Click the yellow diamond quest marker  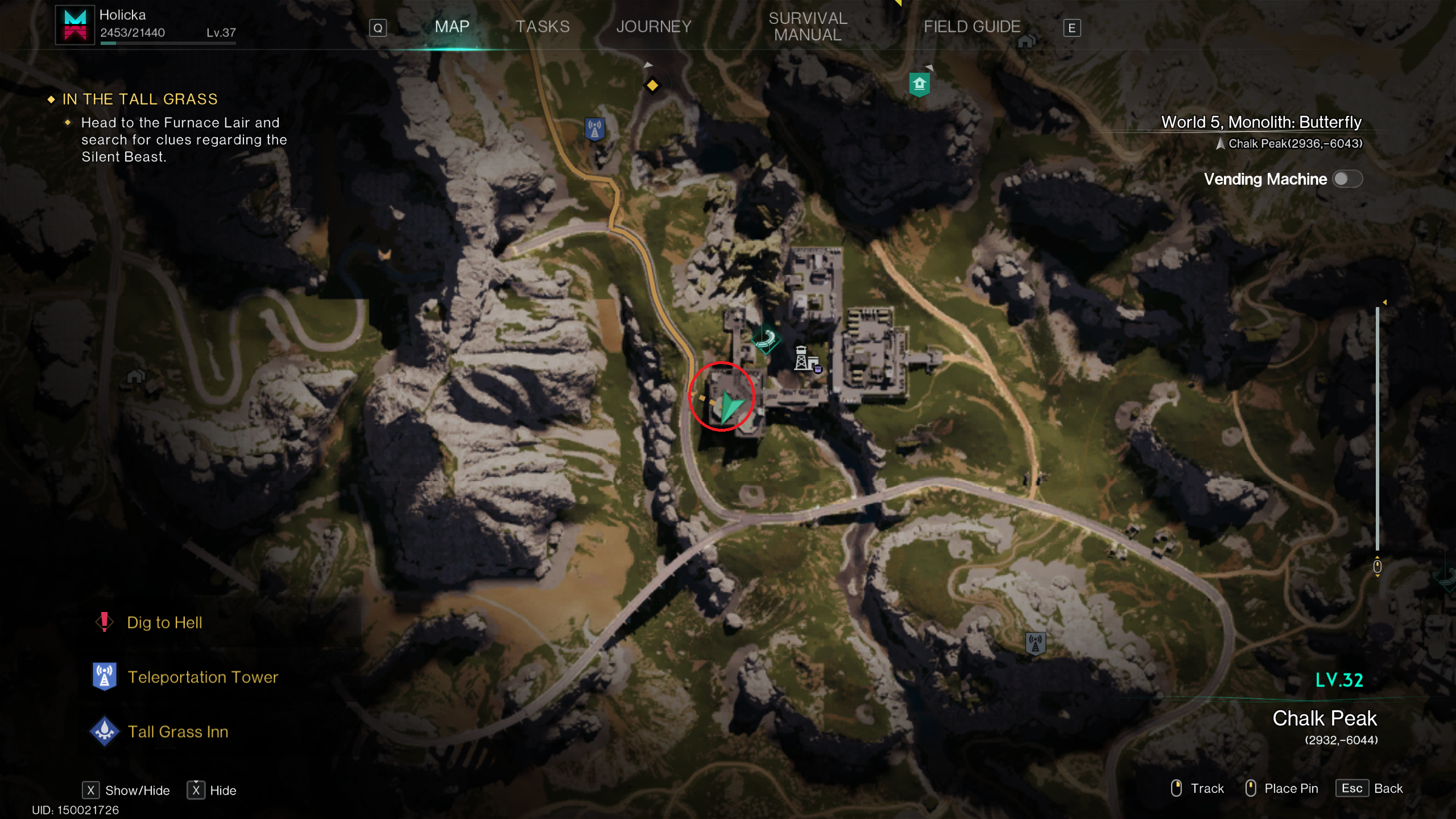(652, 85)
